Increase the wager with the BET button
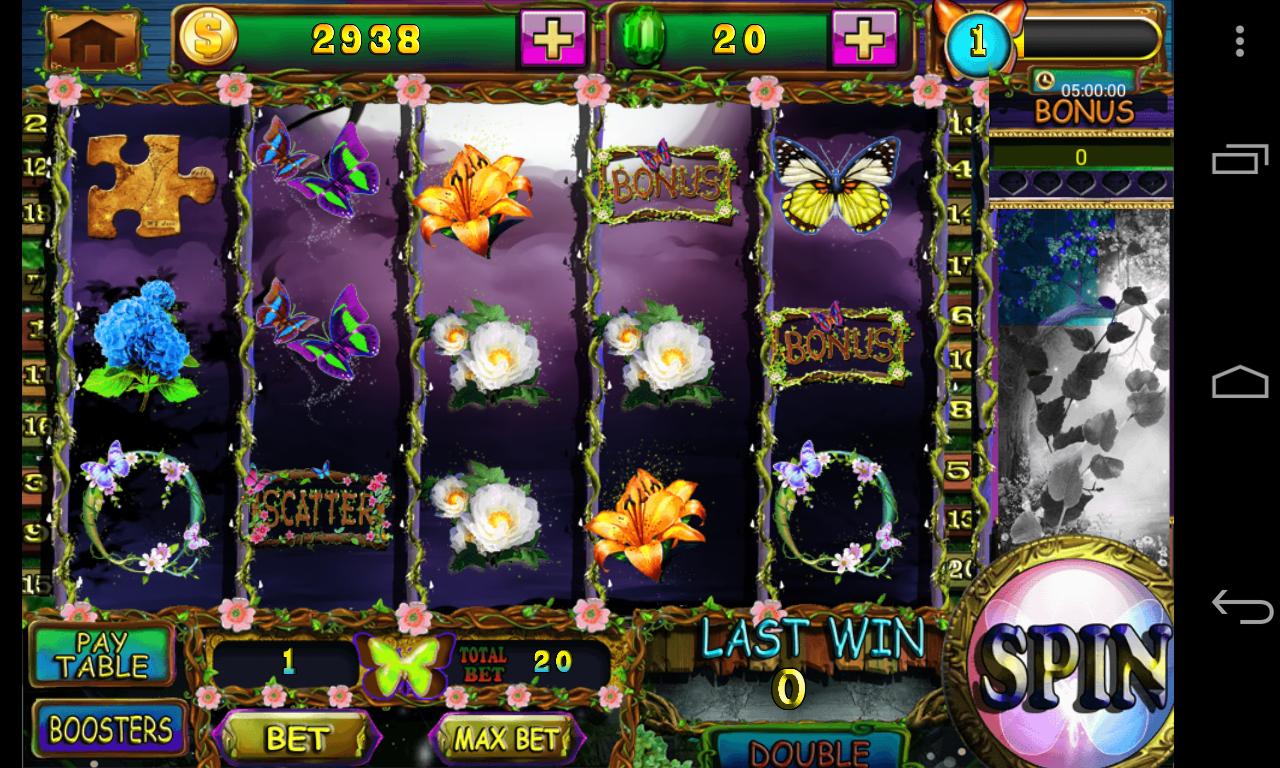This screenshot has height=768, width=1280. [x=297, y=739]
